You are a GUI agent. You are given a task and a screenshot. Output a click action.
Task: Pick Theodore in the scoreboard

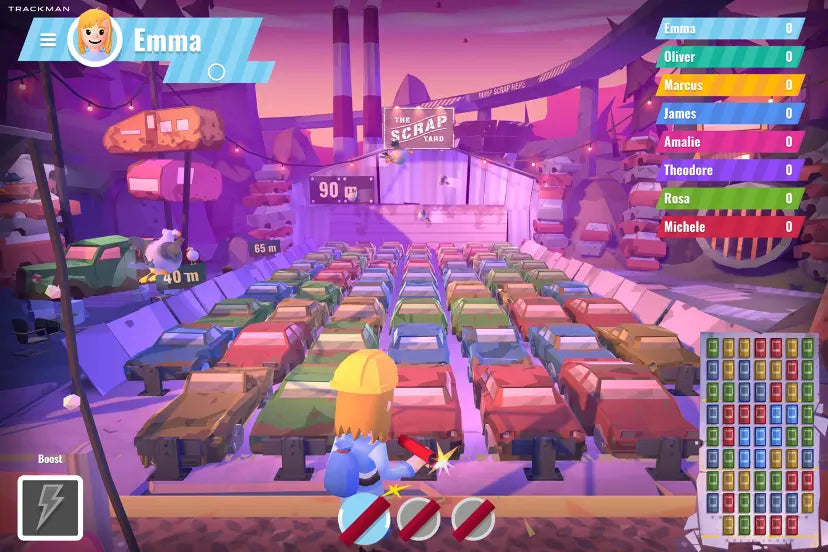pyautogui.click(x=729, y=170)
